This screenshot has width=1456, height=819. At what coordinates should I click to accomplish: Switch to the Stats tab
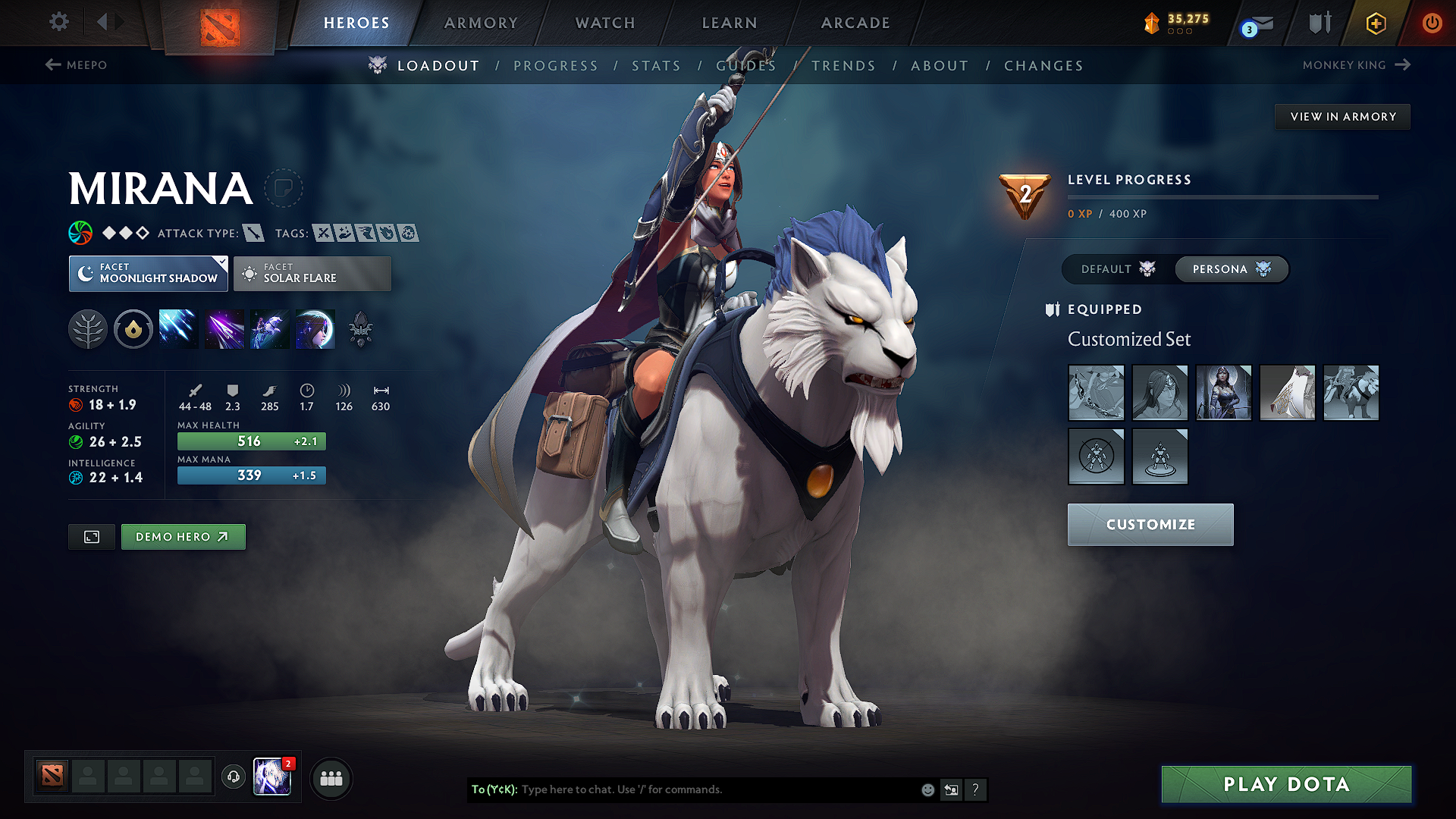(x=656, y=65)
